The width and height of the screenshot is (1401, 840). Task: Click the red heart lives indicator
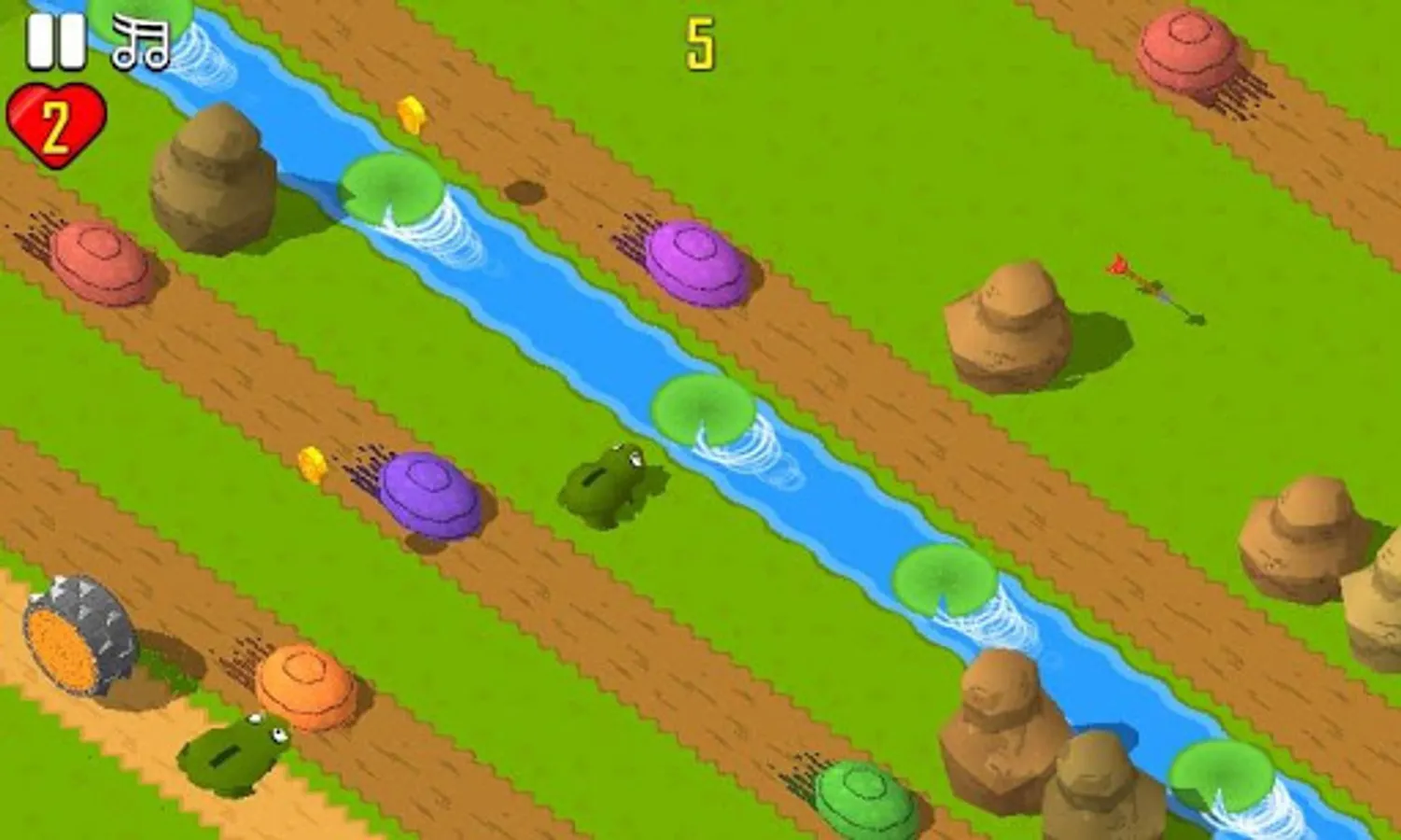56,126
